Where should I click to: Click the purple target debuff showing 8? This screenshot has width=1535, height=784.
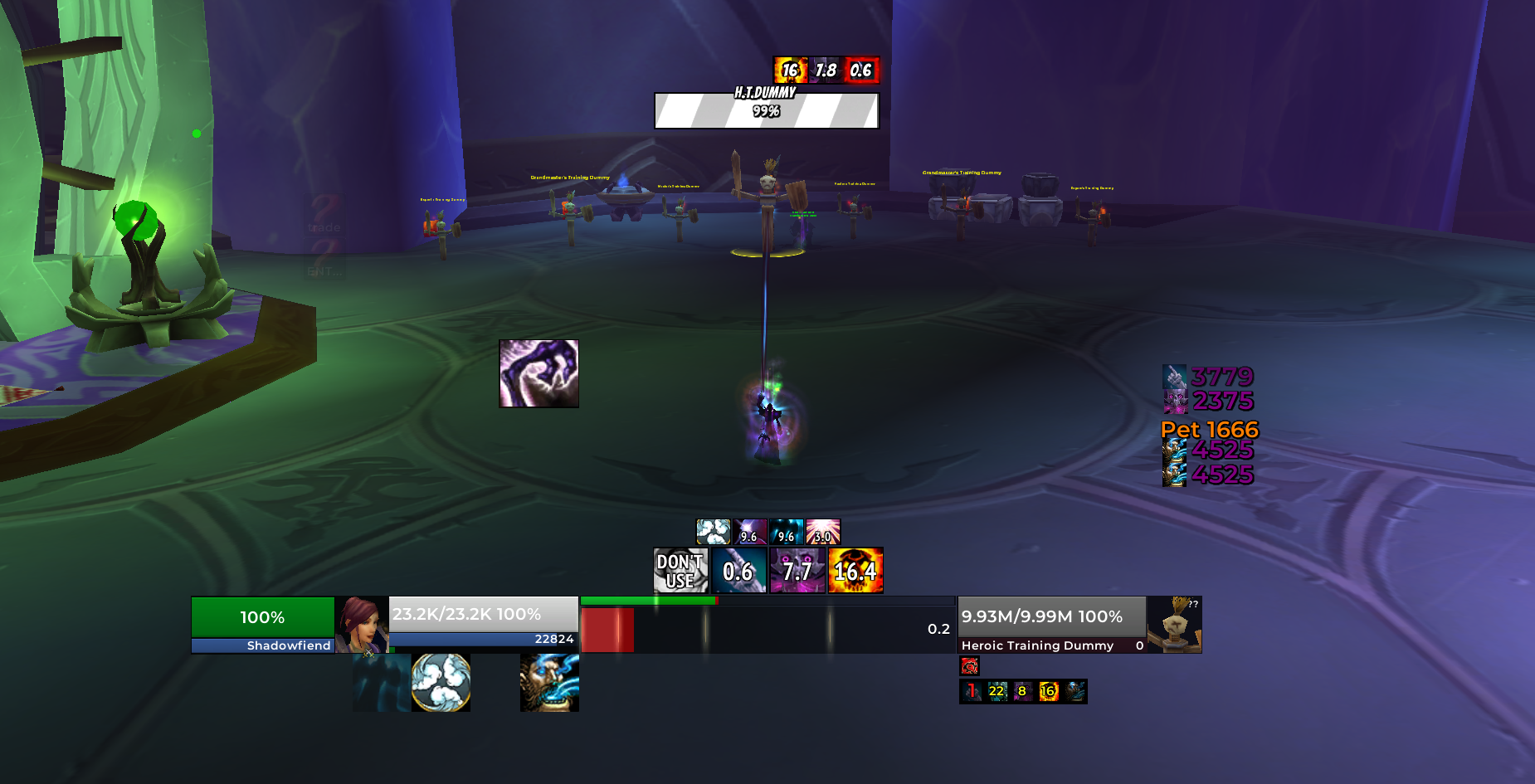point(1022,691)
